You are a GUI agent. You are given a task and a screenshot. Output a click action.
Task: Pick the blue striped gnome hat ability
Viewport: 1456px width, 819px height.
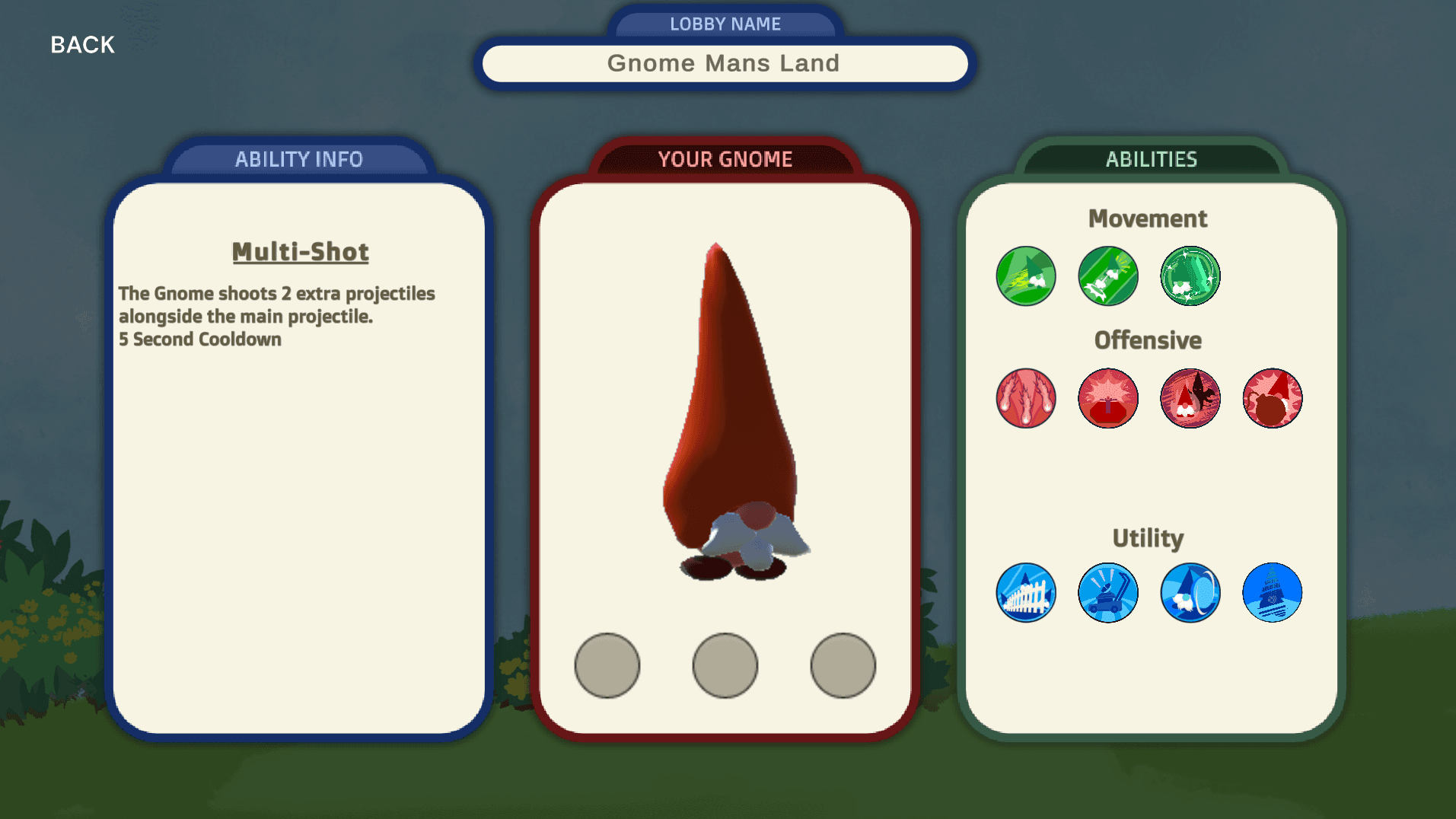click(1272, 593)
